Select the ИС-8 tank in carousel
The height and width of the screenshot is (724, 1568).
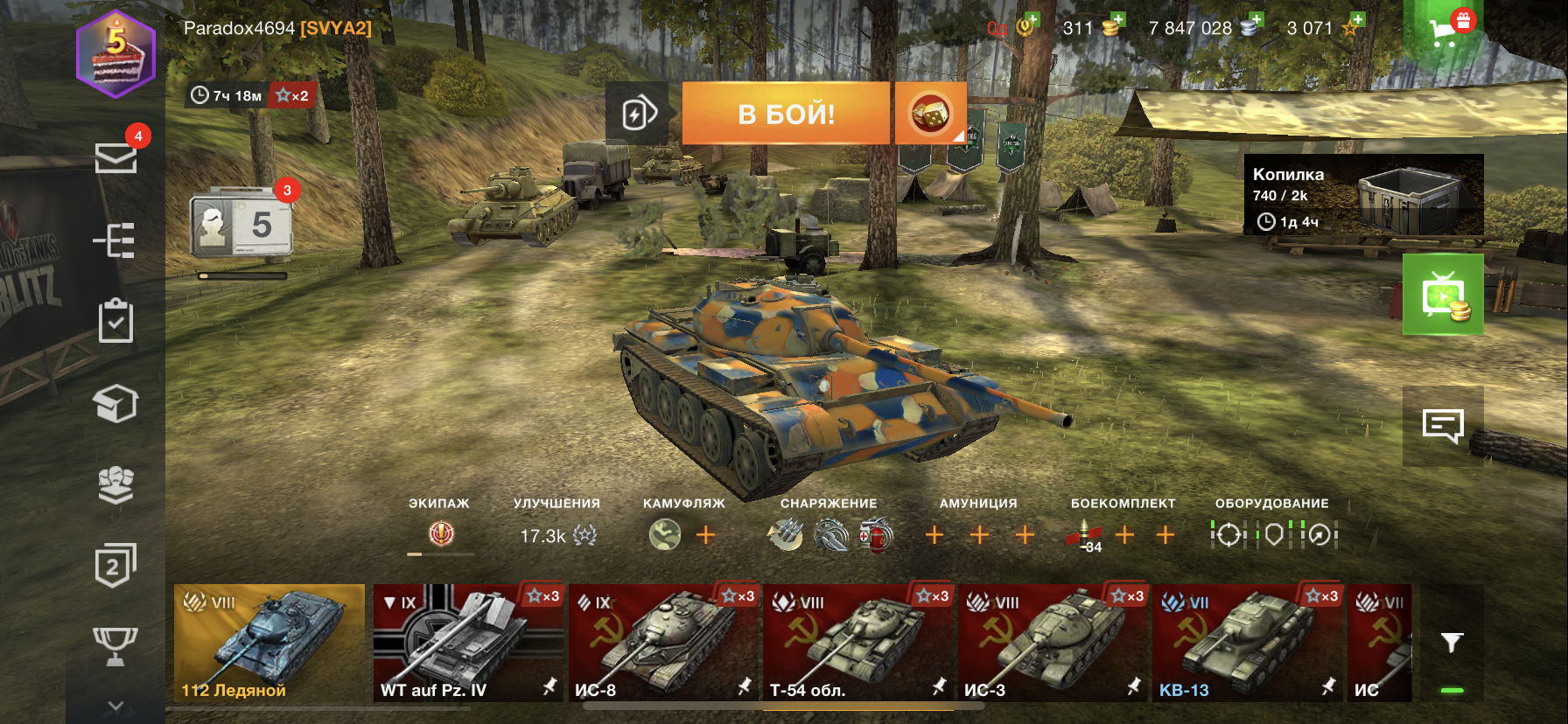pyautogui.click(x=664, y=643)
